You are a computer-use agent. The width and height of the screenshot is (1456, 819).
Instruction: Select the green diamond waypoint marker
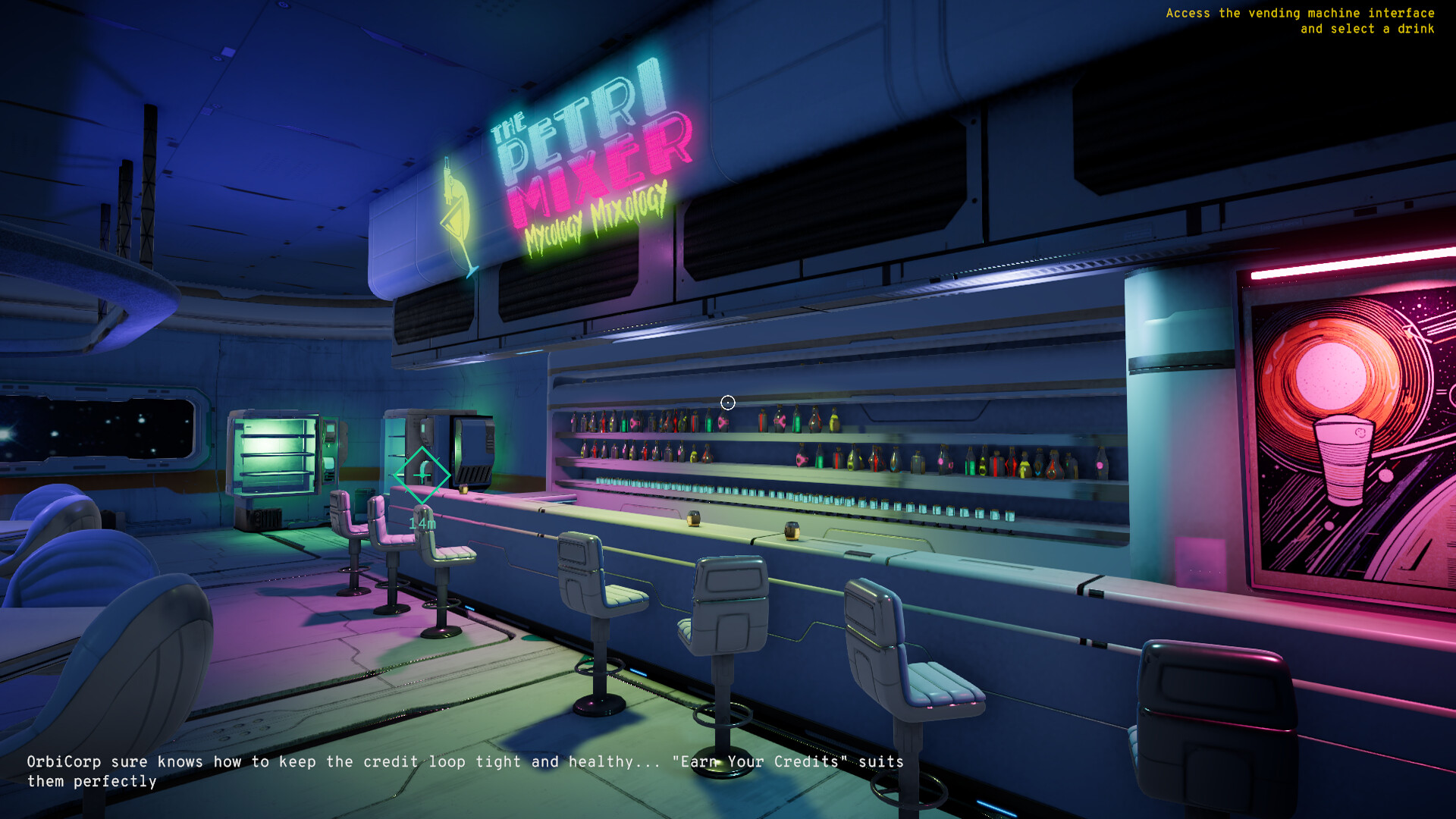tap(422, 474)
